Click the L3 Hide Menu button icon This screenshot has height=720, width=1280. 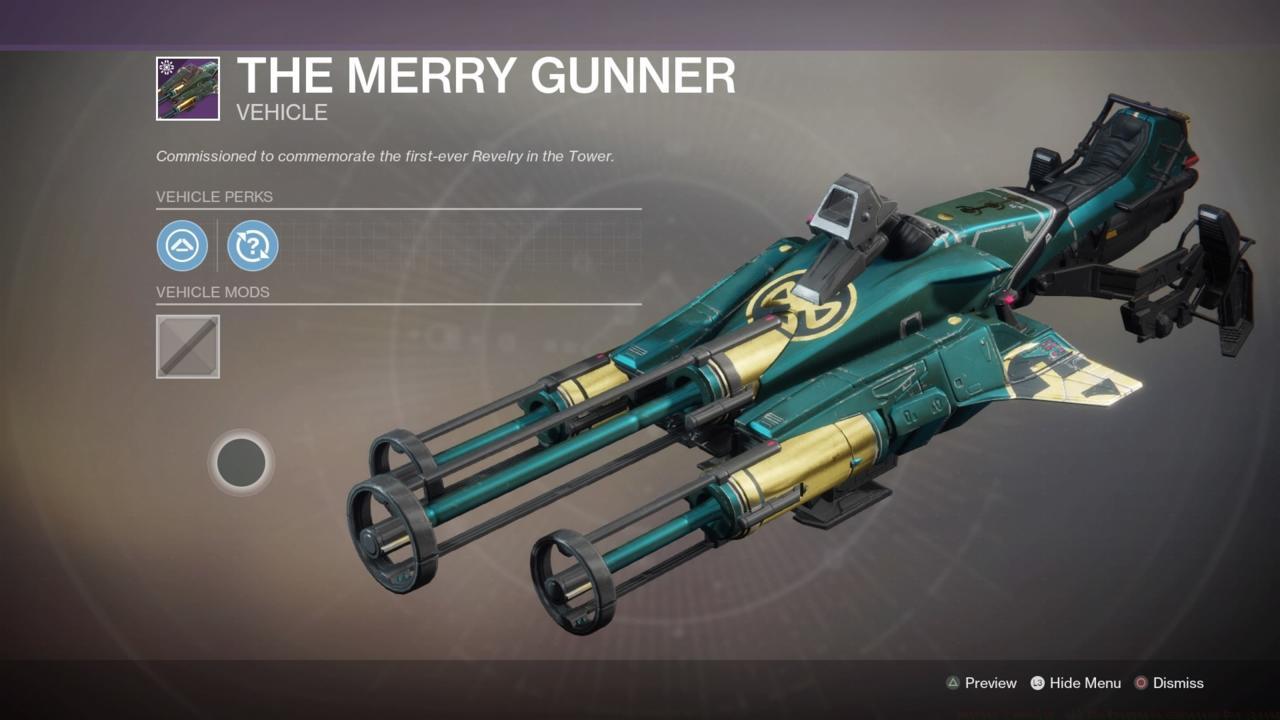tap(1036, 683)
